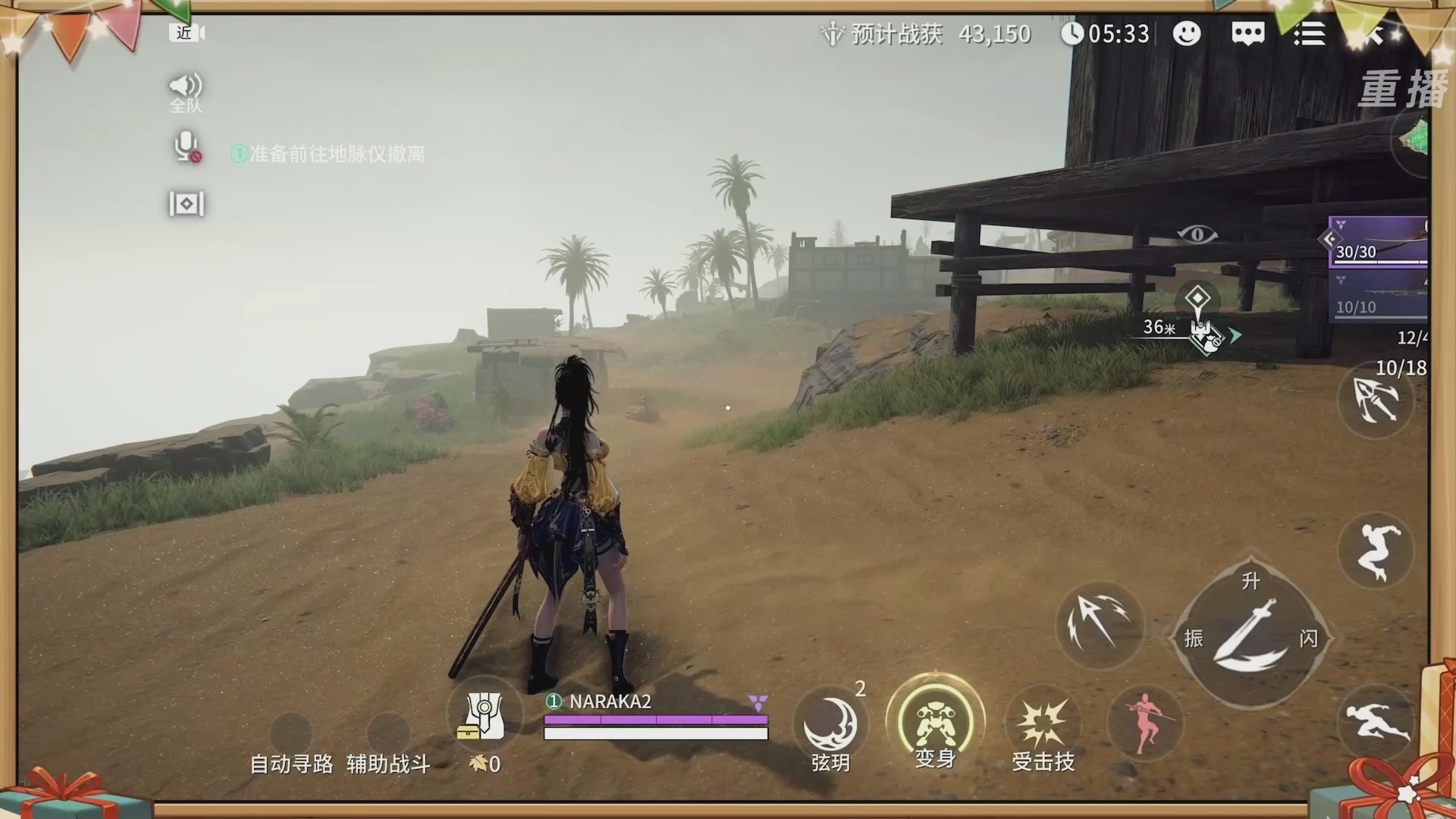
Task: Open the marker ping panel icon
Action: coord(184,204)
